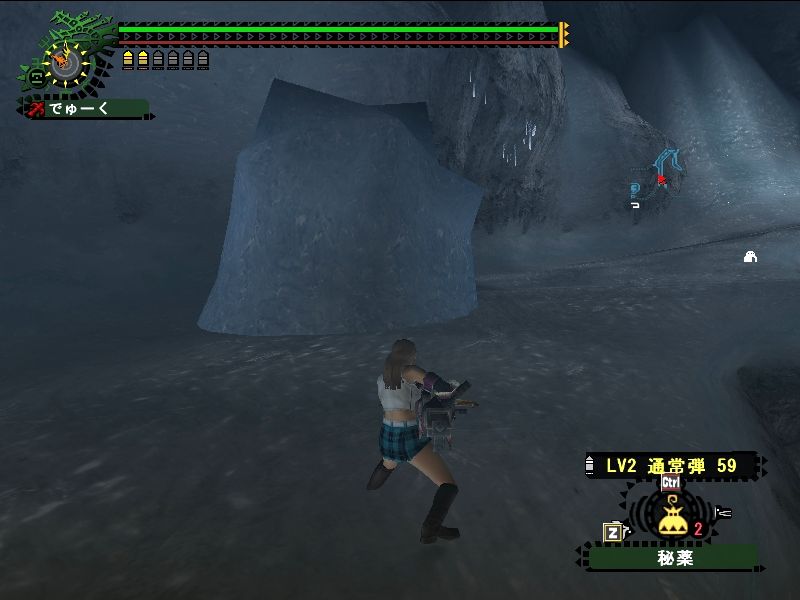
Task: Open the cave area minimap
Action: tap(659, 180)
